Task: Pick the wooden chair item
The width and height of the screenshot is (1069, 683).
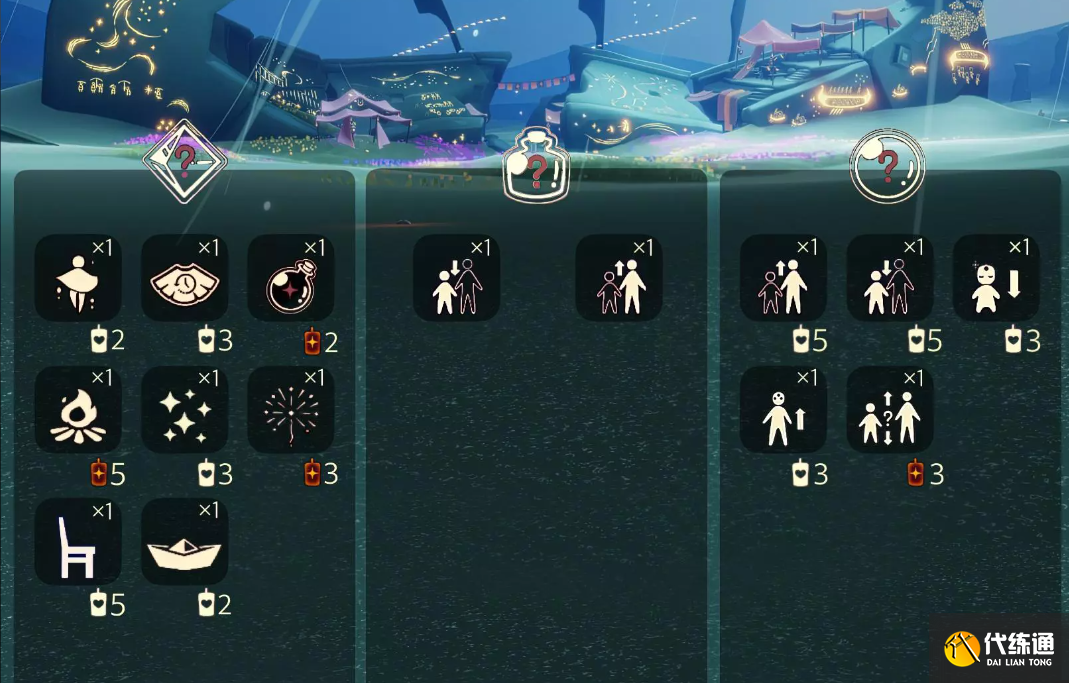Action: 78,541
